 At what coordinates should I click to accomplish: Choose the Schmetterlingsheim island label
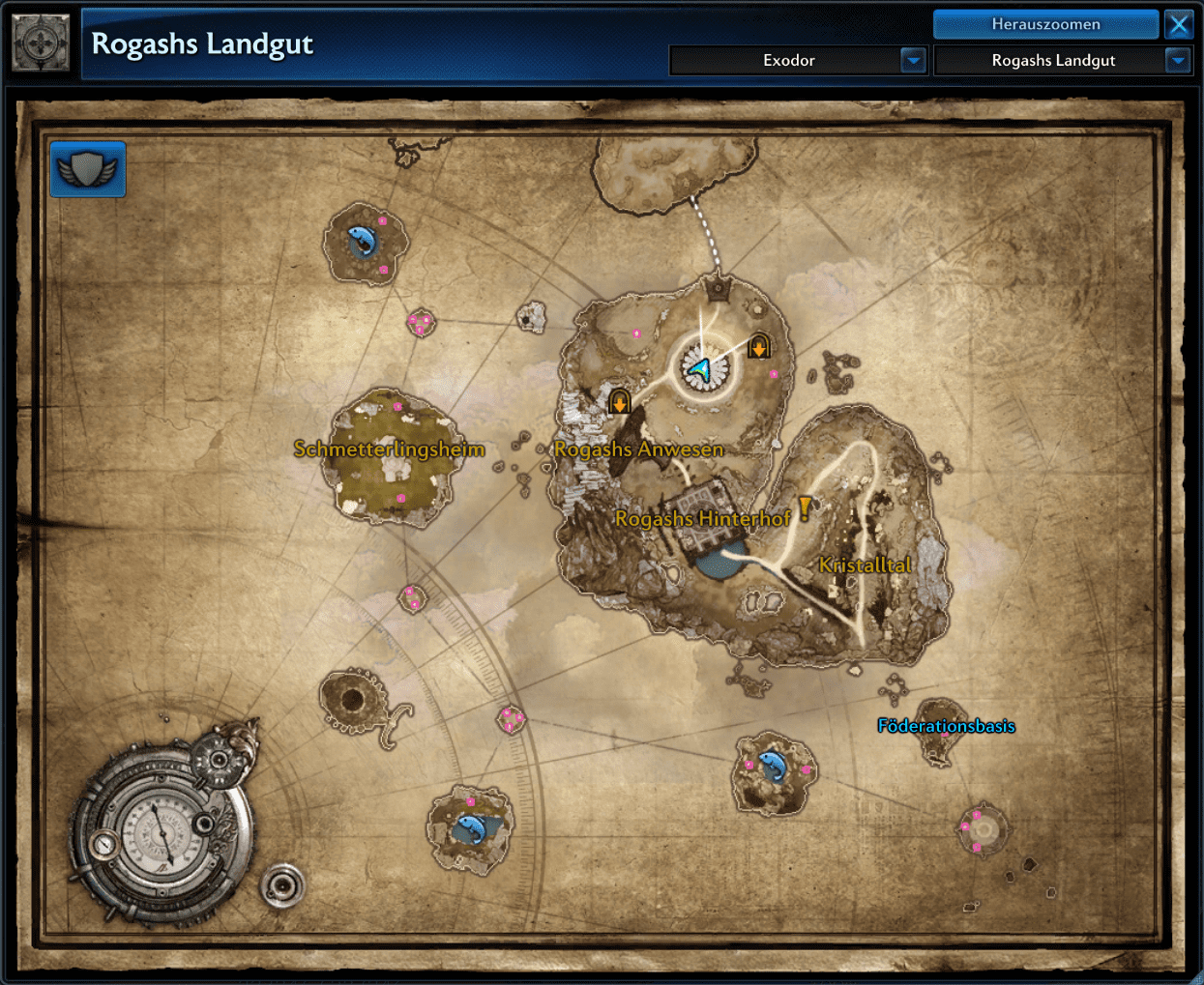coord(389,449)
